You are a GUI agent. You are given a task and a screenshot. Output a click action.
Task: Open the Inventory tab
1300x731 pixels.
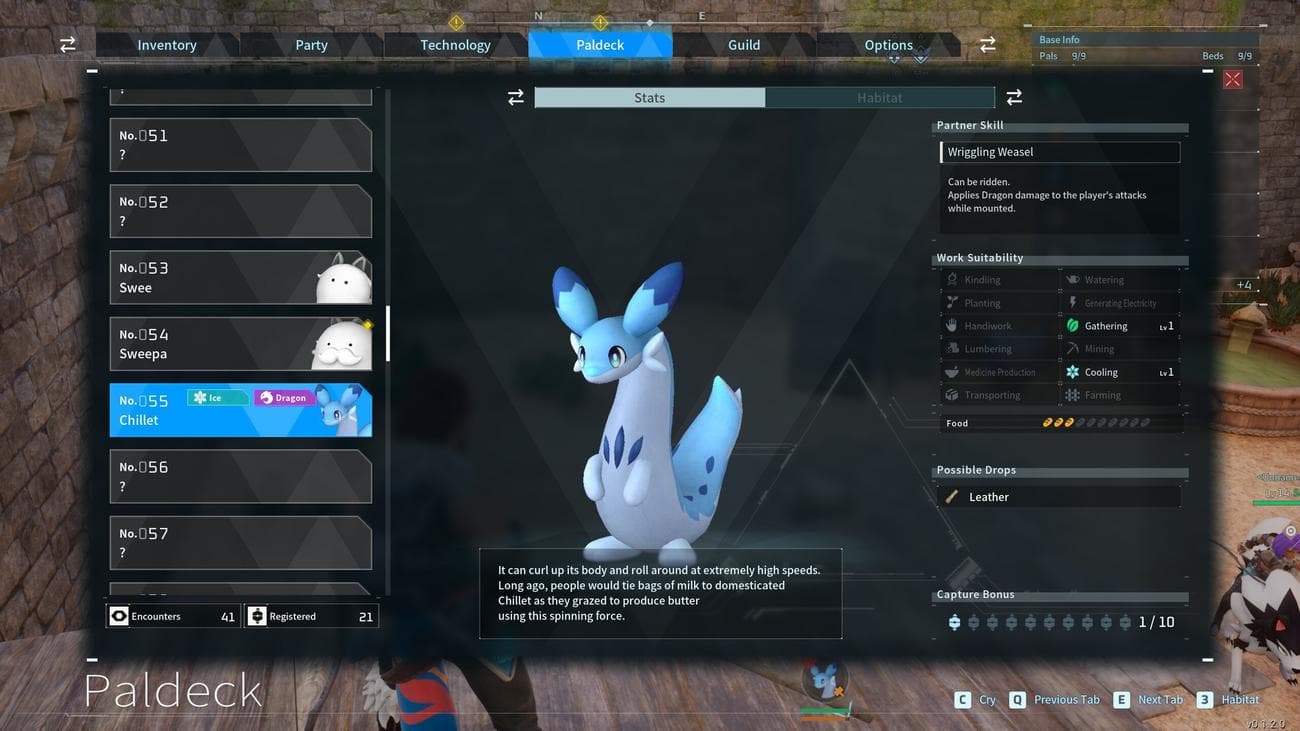[167, 45]
